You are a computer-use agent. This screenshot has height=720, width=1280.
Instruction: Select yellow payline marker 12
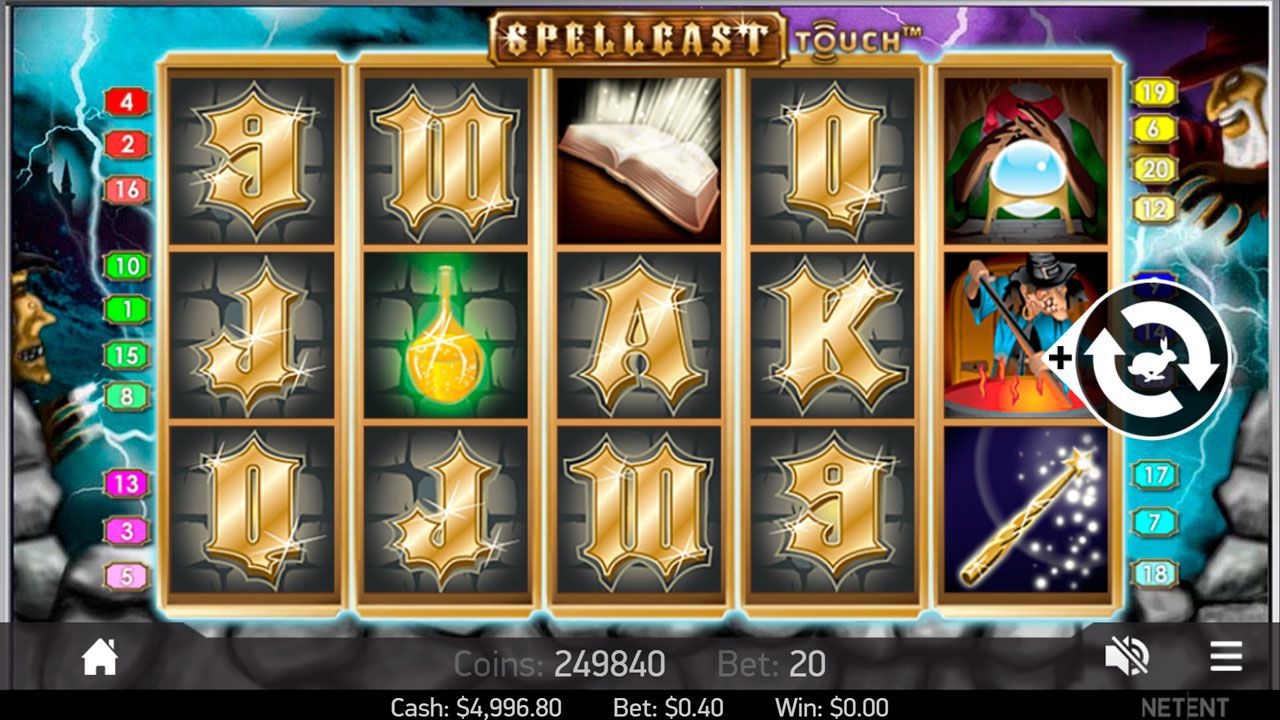[1154, 209]
